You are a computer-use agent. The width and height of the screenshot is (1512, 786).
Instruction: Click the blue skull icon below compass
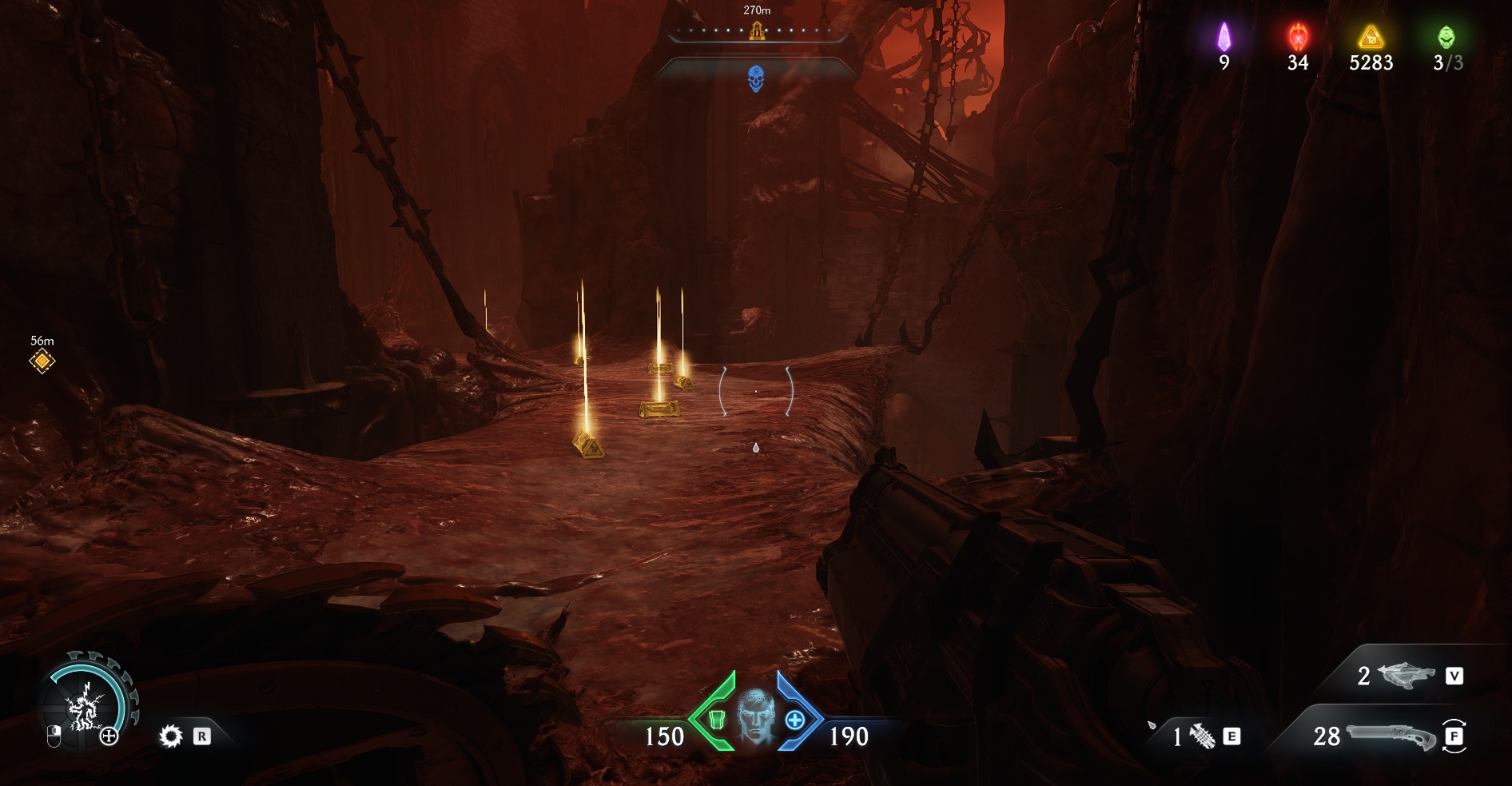coord(756,78)
